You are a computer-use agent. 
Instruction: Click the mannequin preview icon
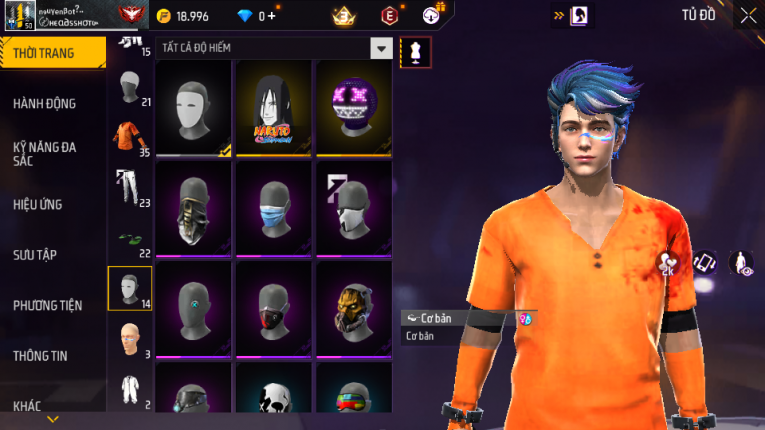[x=415, y=52]
